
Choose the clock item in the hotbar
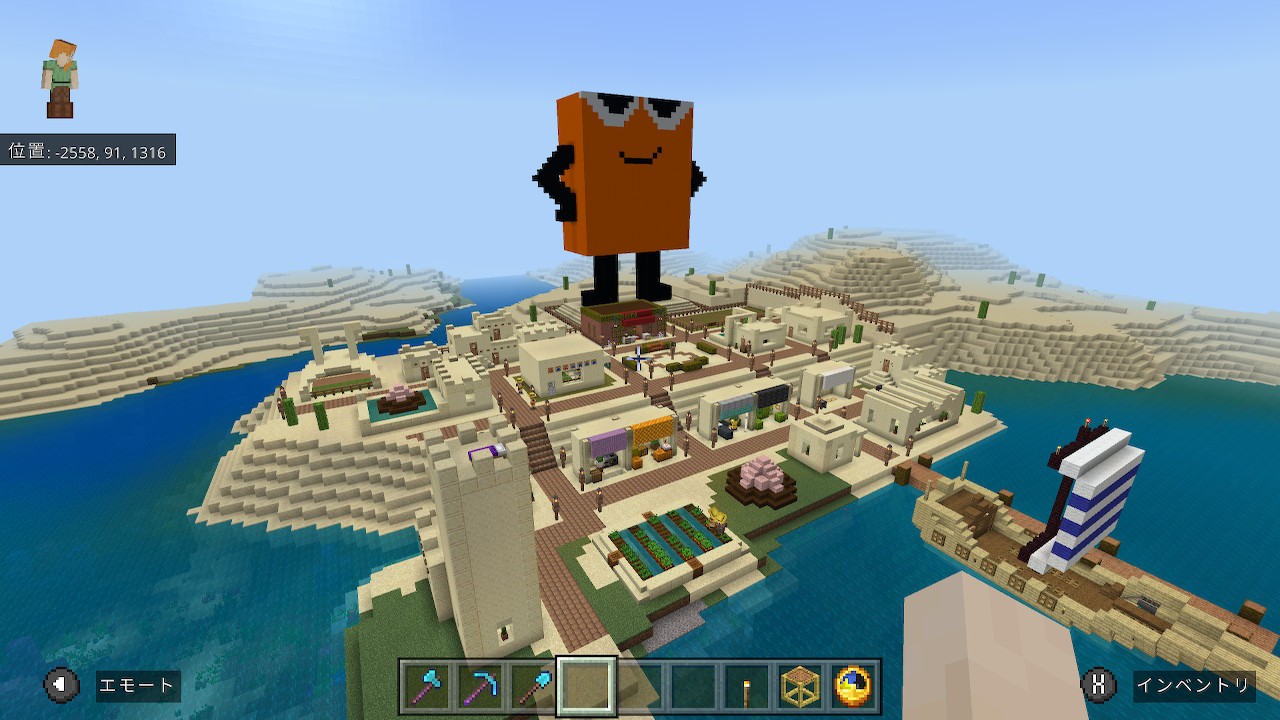[x=853, y=686]
